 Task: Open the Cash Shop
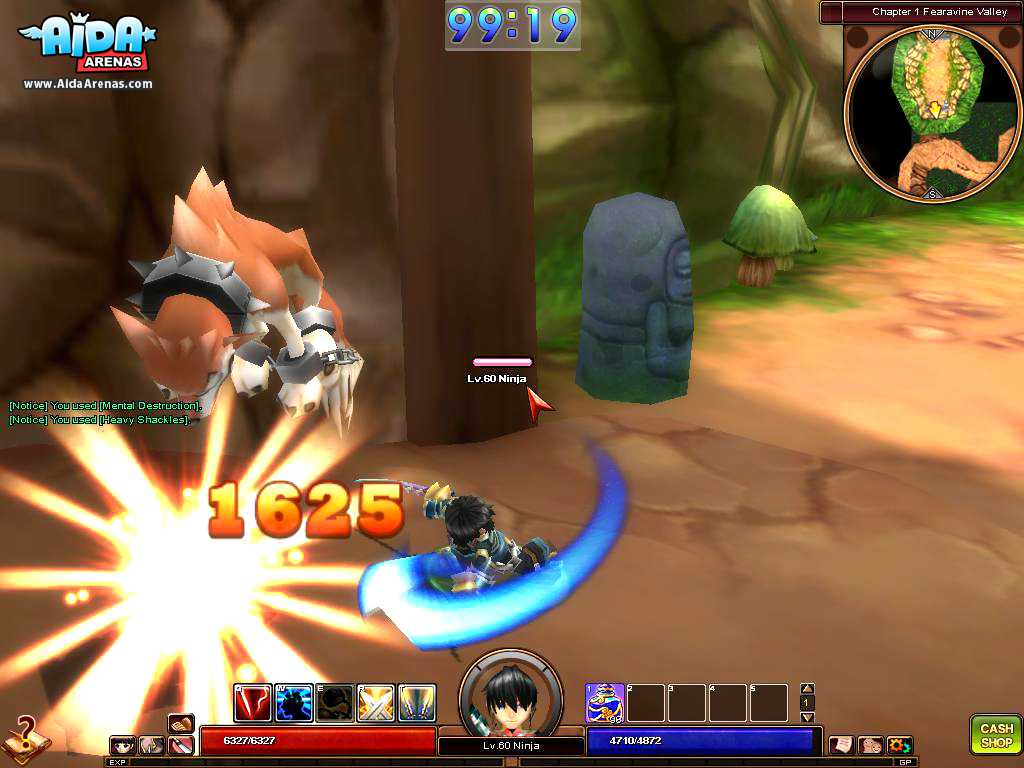tap(995, 735)
